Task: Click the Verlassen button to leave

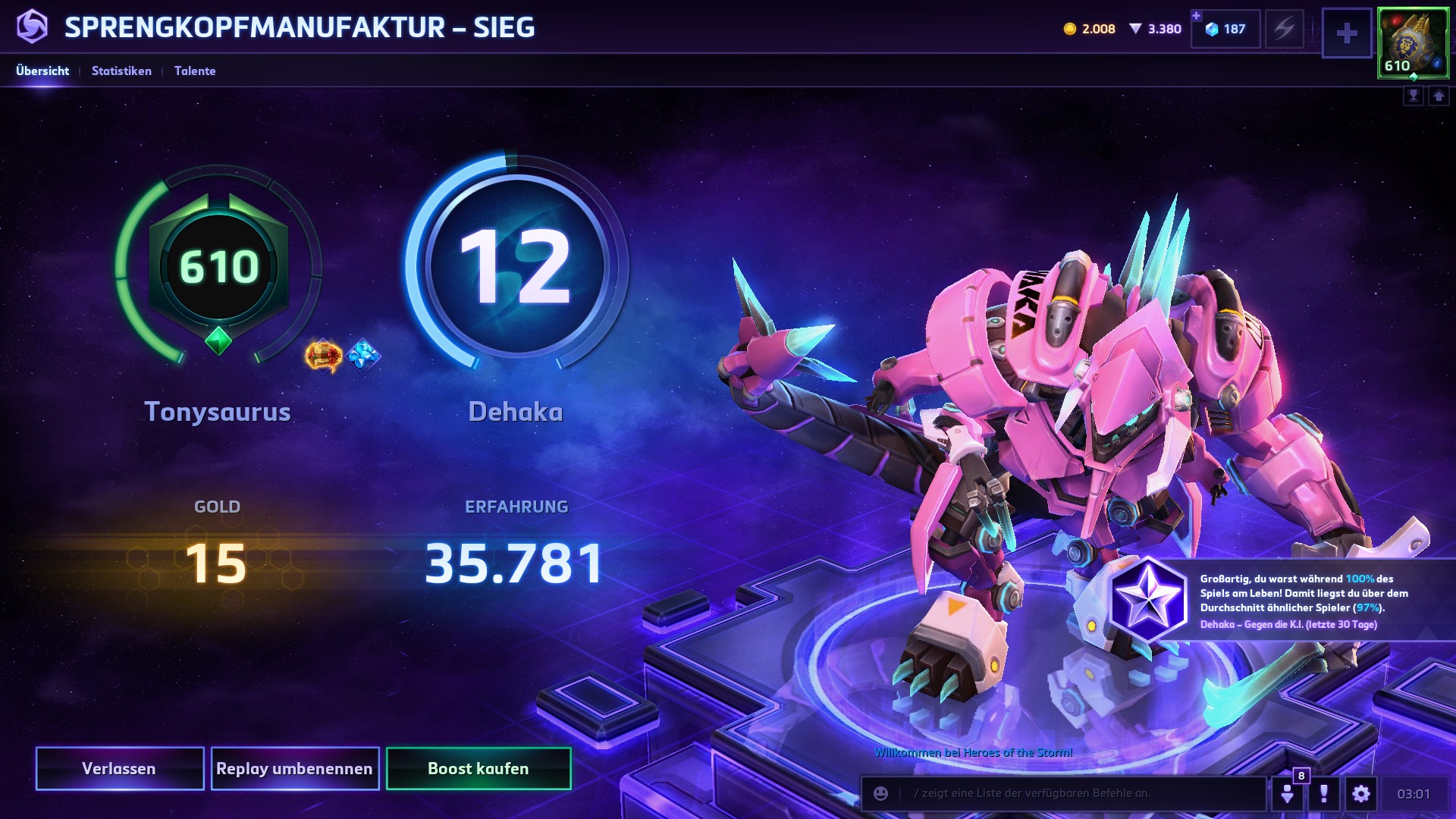Action: click(120, 768)
